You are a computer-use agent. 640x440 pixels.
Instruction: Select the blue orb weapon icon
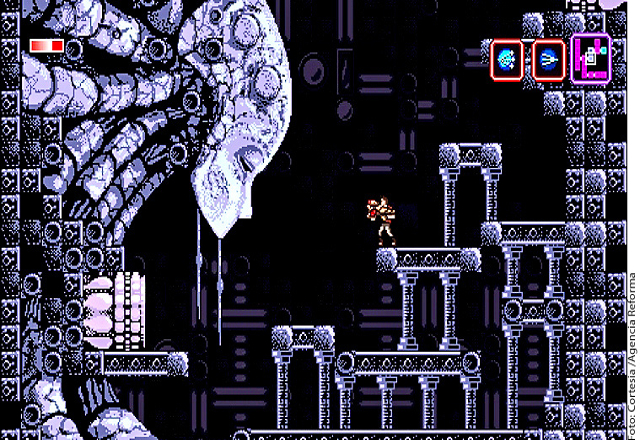point(507,59)
